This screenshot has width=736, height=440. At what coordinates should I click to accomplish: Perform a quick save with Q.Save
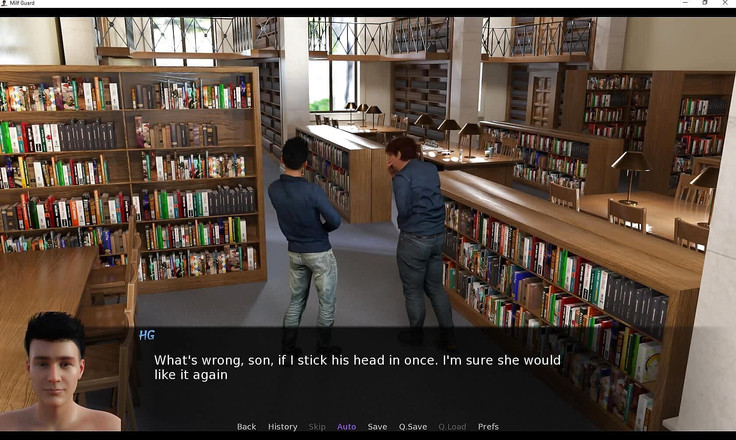click(412, 427)
